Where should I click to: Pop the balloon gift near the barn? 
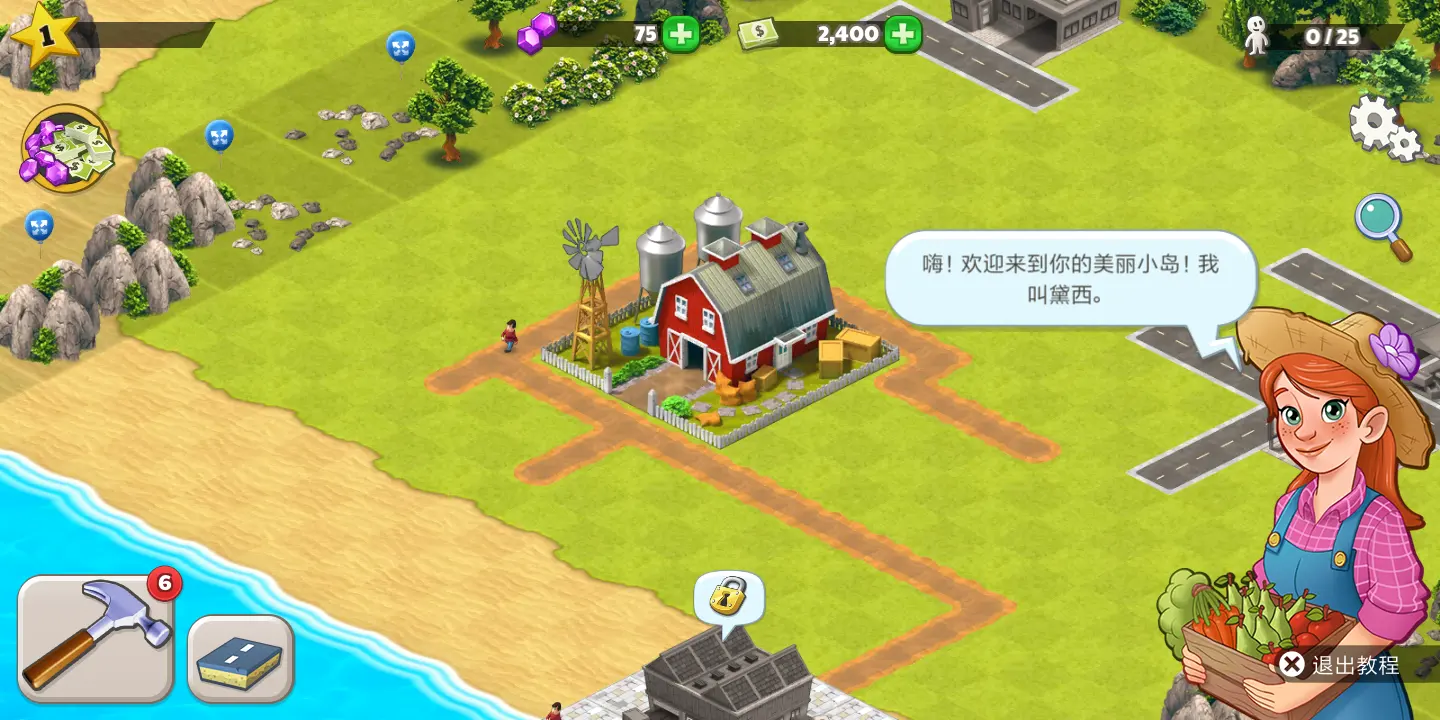403,44
